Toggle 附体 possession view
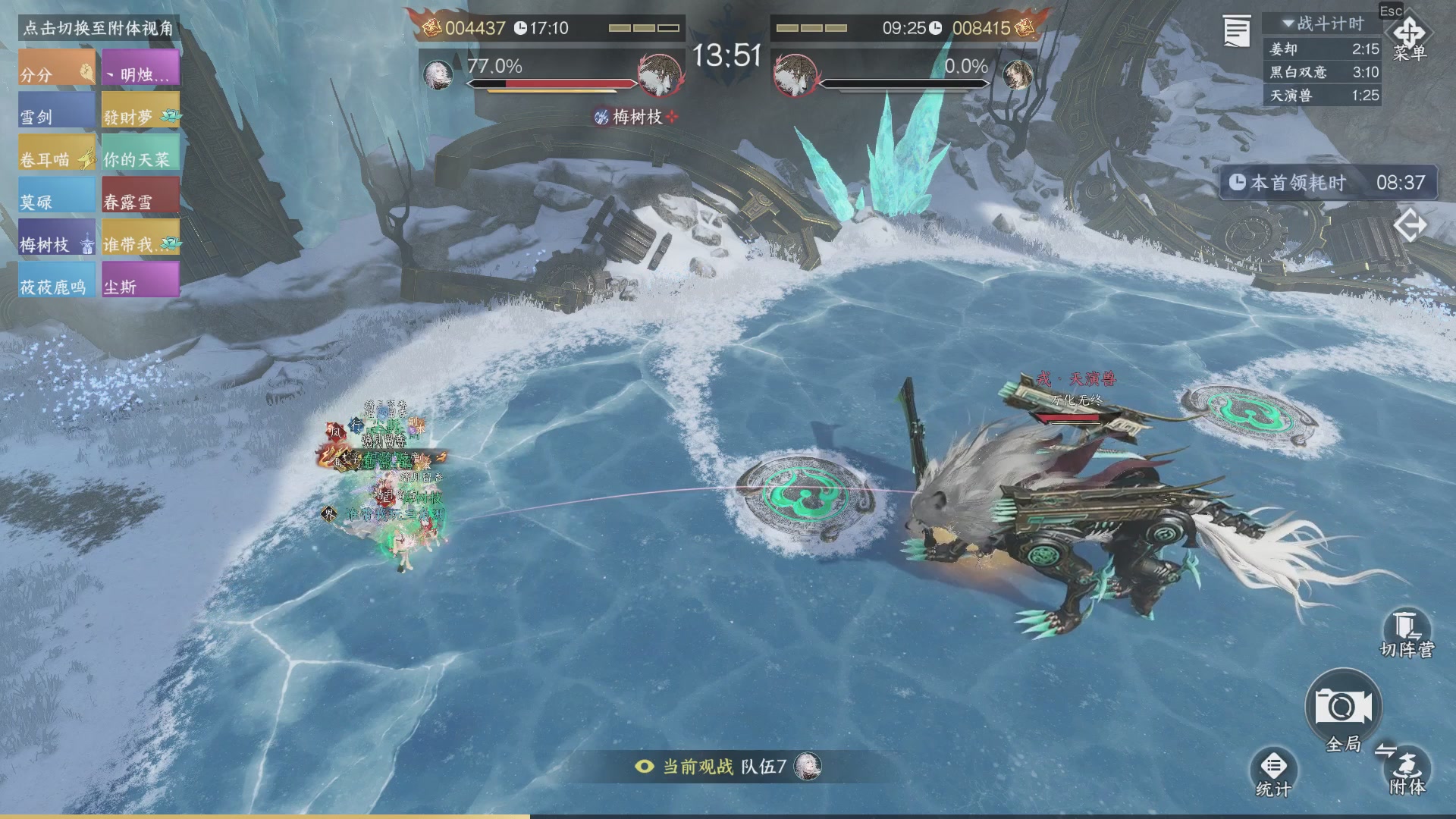This screenshot has width=1456, height=819. tap(1407, 770)
